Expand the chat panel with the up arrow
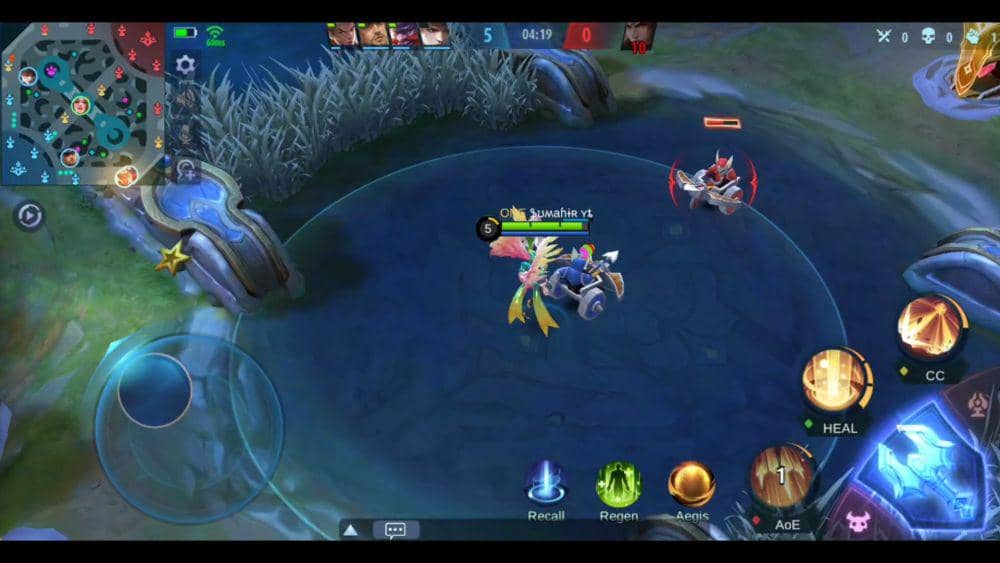This screenshot has width=1000, height=563. click(x=351, y=530)
